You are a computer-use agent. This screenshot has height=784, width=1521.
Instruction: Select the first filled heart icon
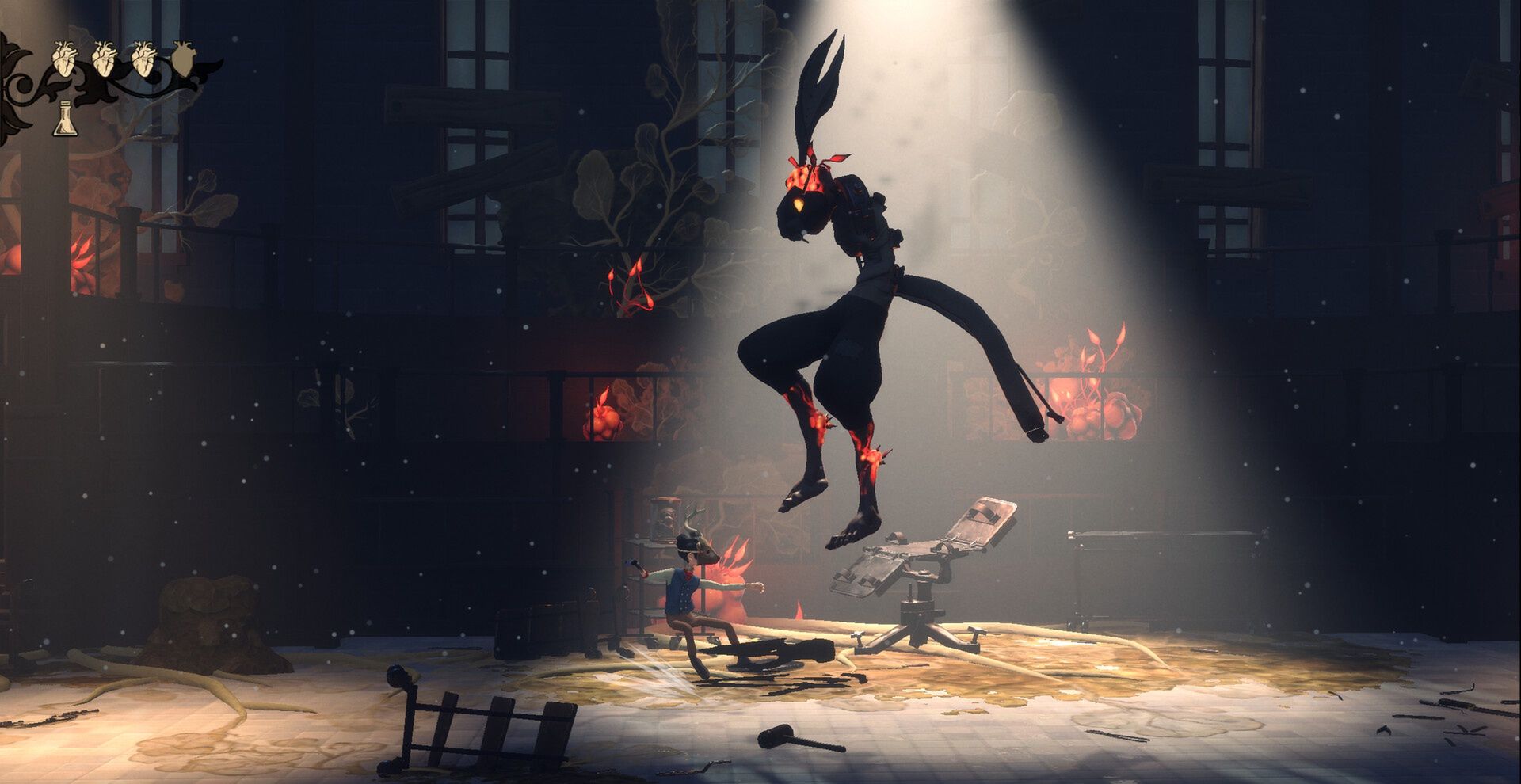coord(64,58)
